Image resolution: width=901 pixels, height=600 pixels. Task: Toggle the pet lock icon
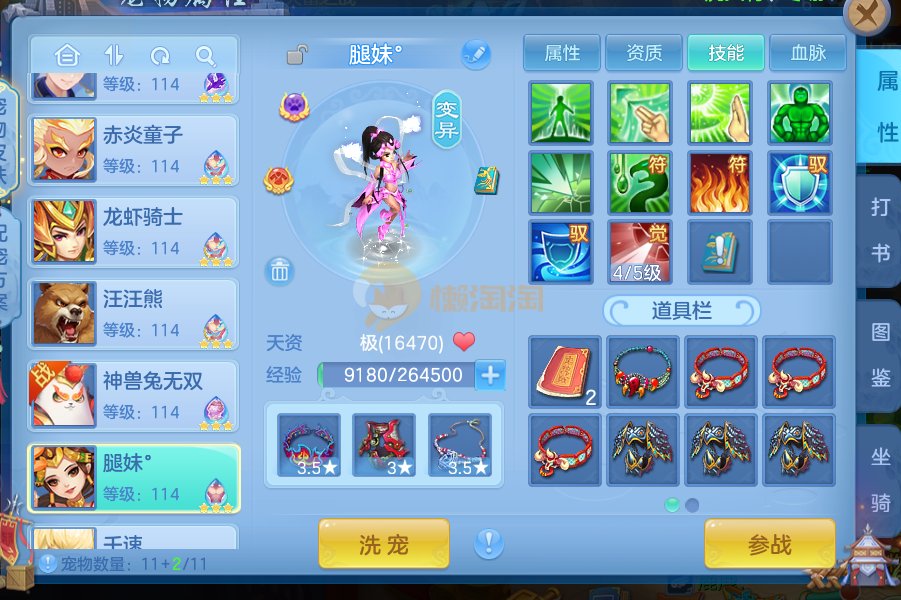click(297, 55)
